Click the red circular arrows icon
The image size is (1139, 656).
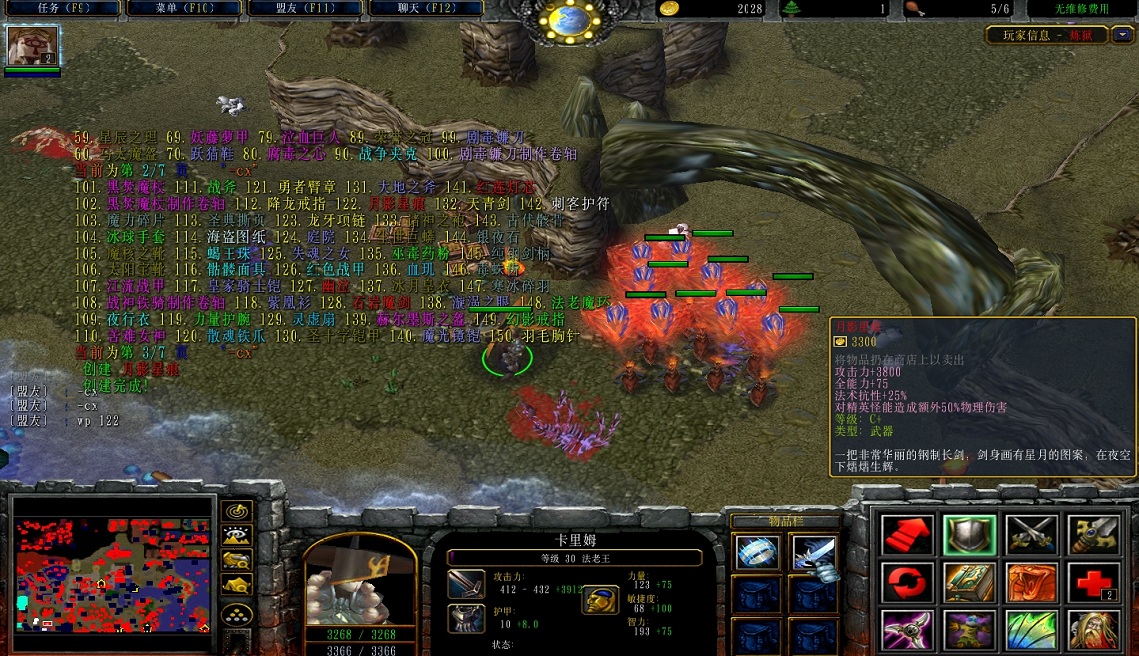coord(908,582)
